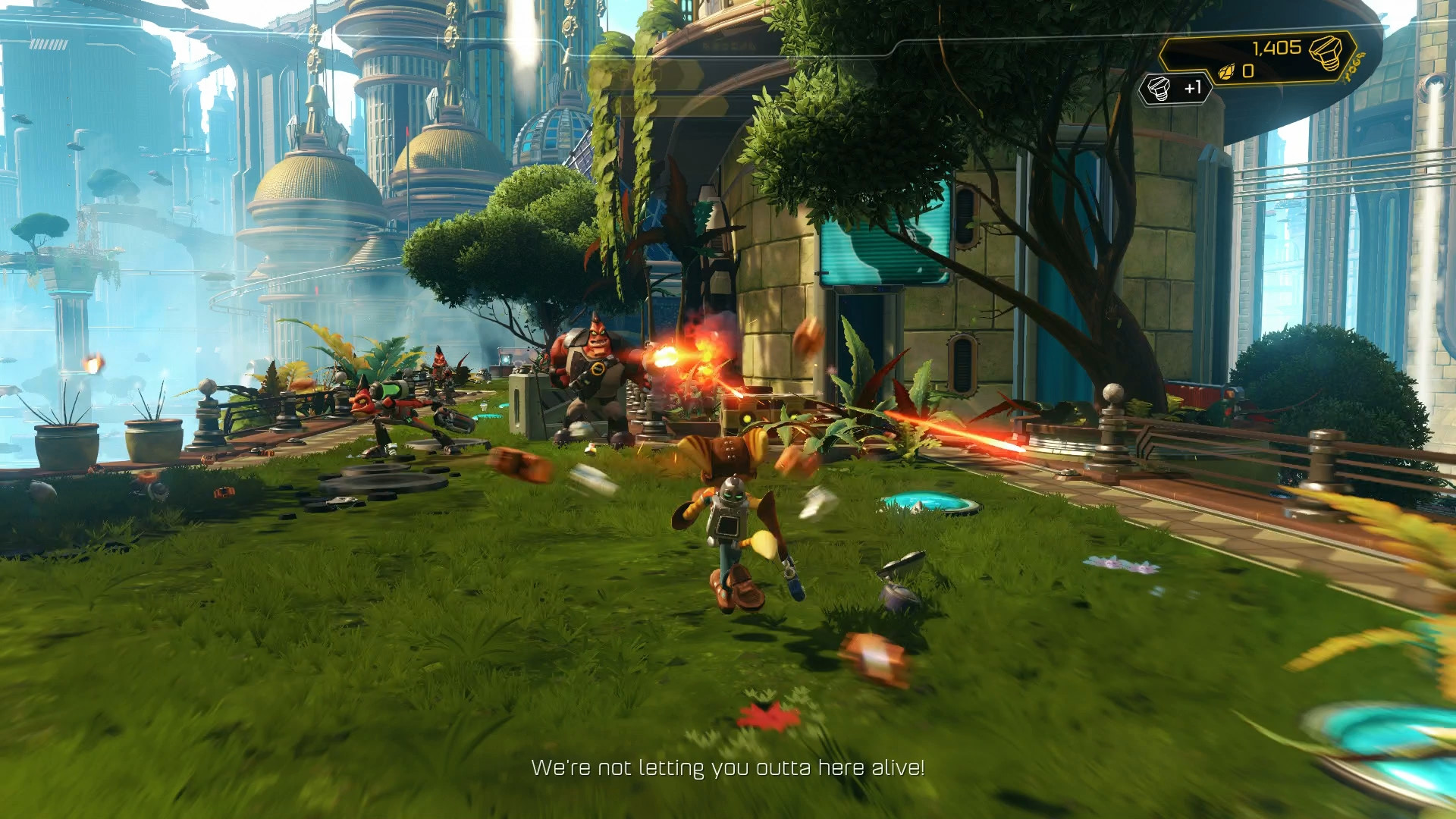This screenshot has height=819, width=1456.
Task: Click the large bolt currency icon
Action: [1325, 52]
